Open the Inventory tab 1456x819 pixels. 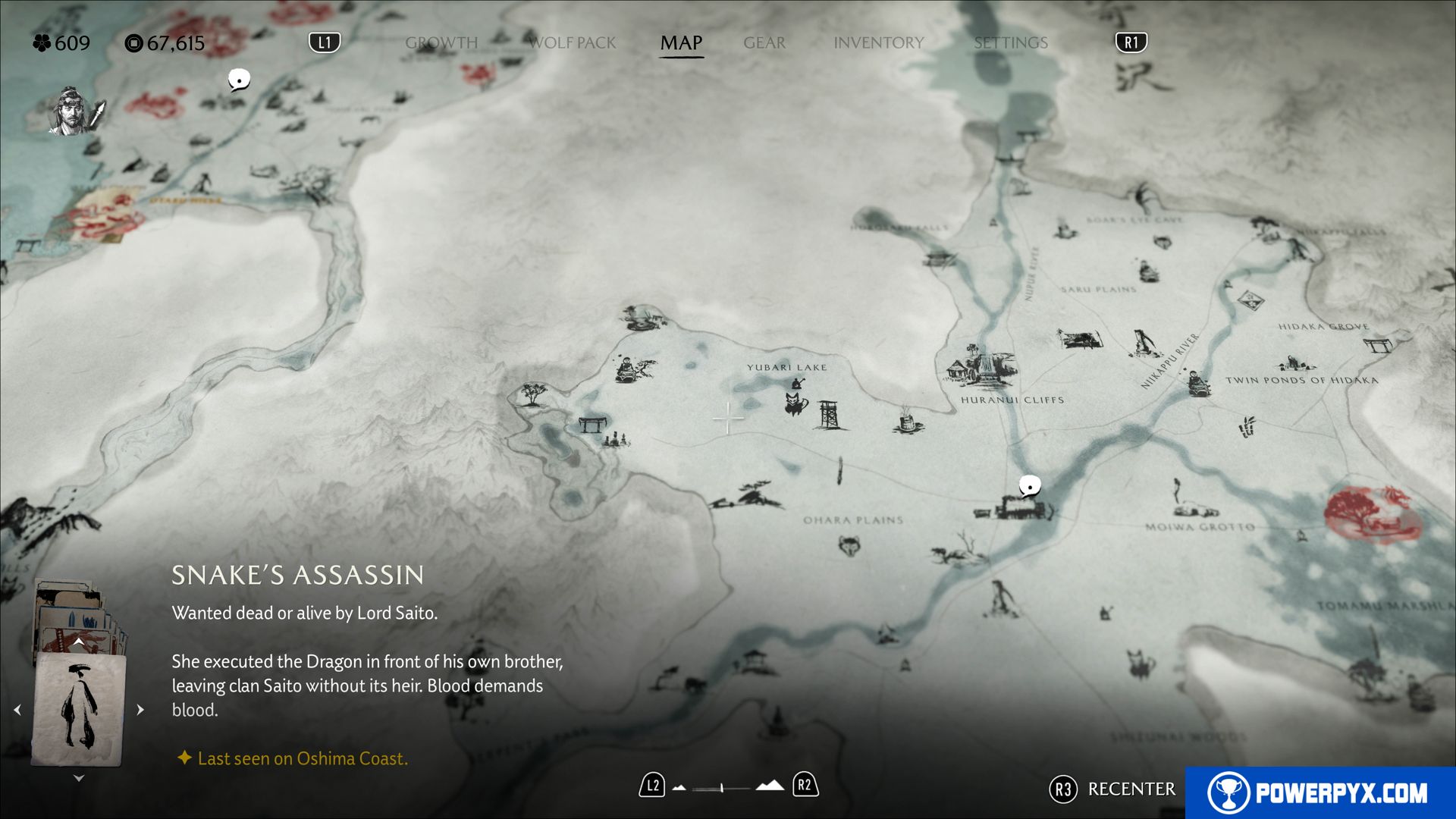tap(879, 43)
